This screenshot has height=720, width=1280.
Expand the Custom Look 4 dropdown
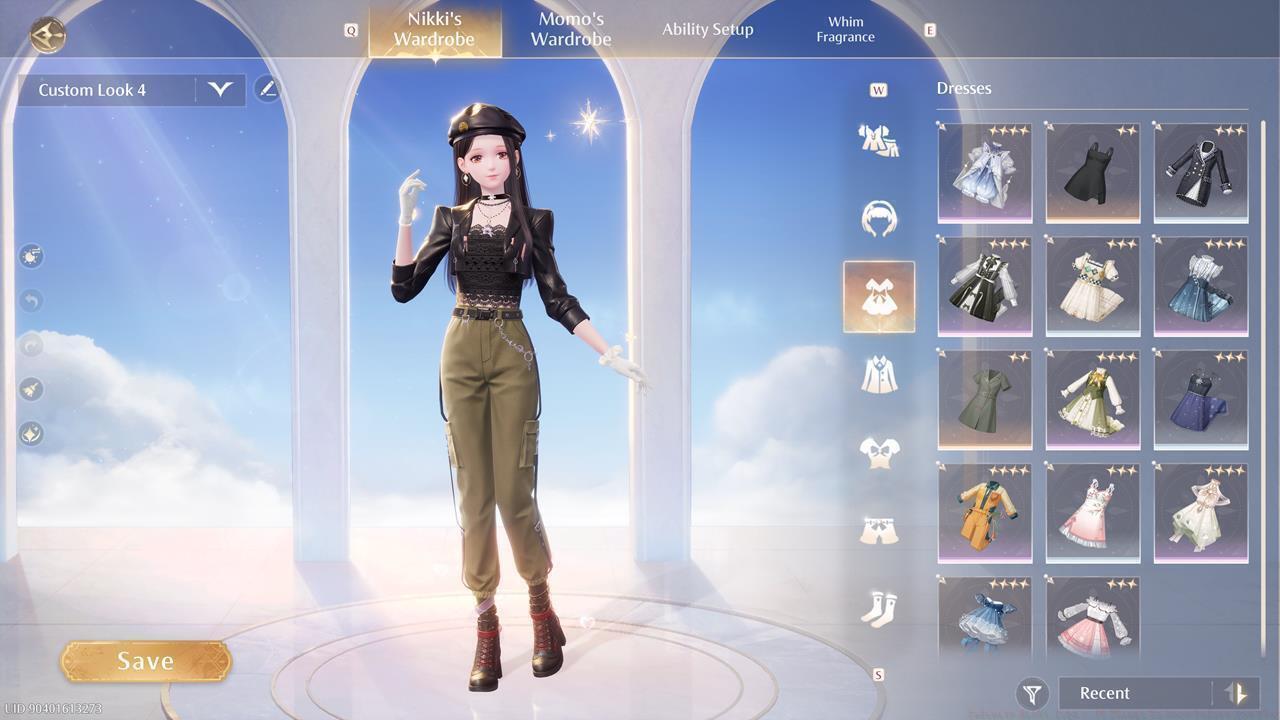click(x=221, y=89)
